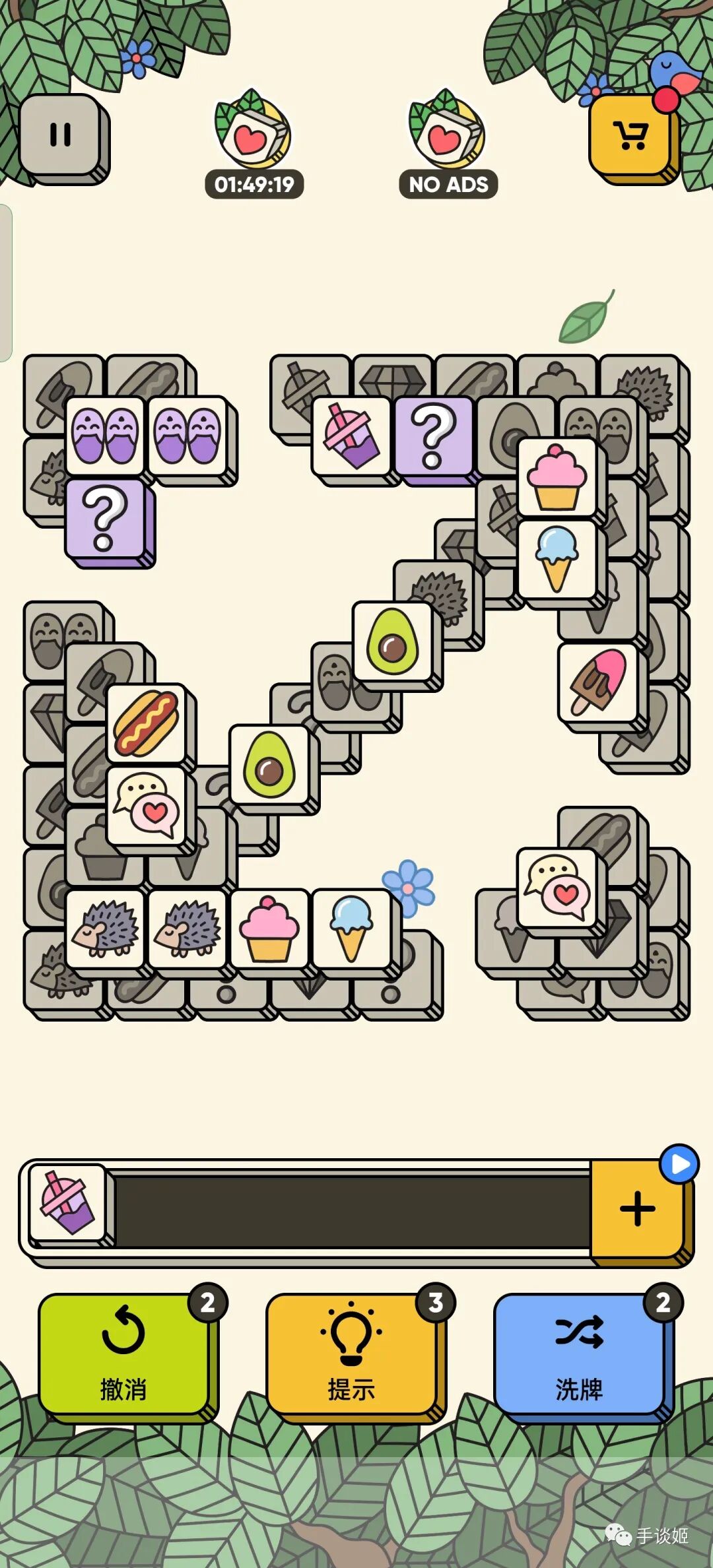
Task: Use the undo (撤消) booster
Action: click(124, 1353)
